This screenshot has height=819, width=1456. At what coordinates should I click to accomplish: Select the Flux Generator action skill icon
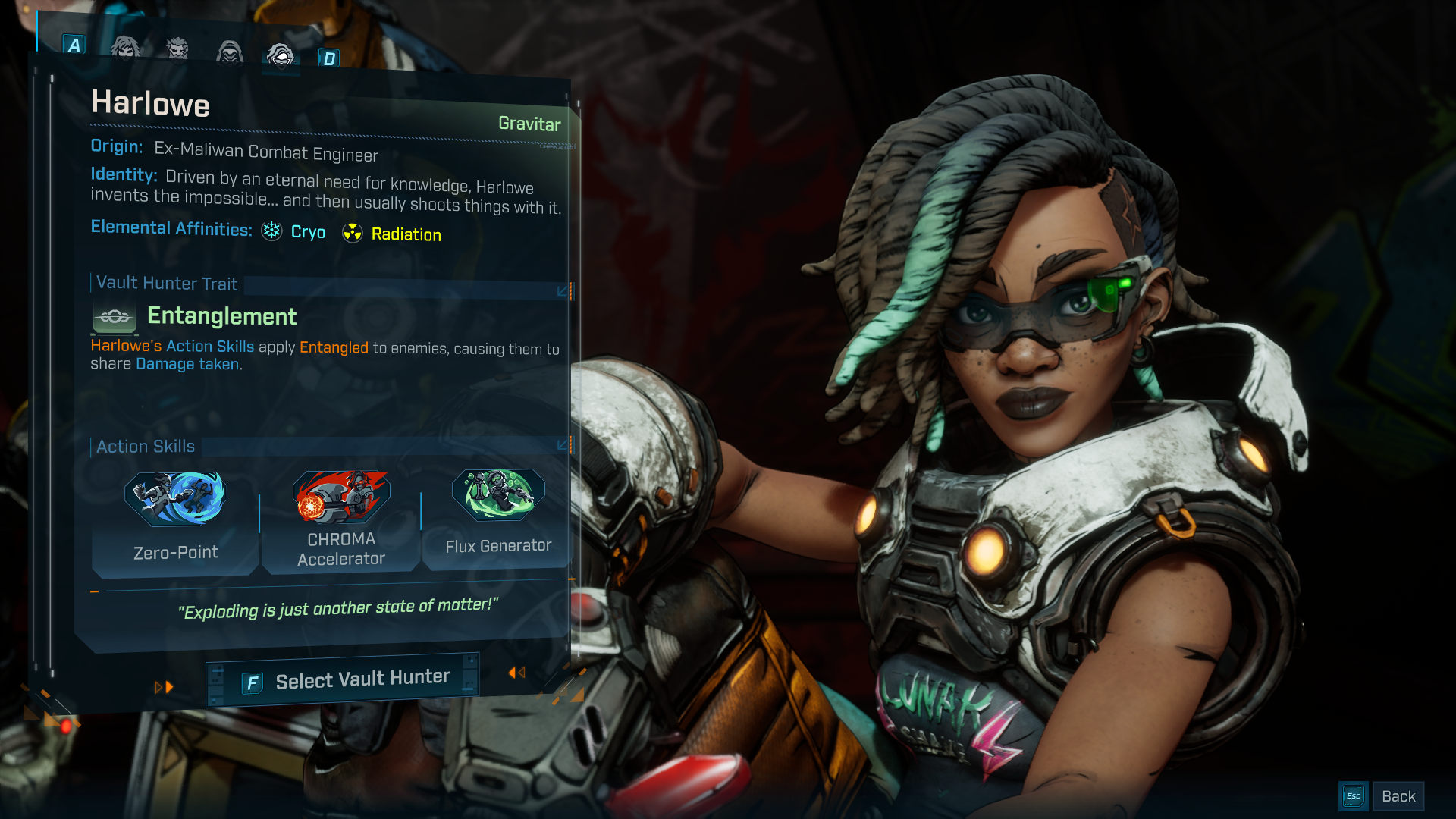(498, 497)
